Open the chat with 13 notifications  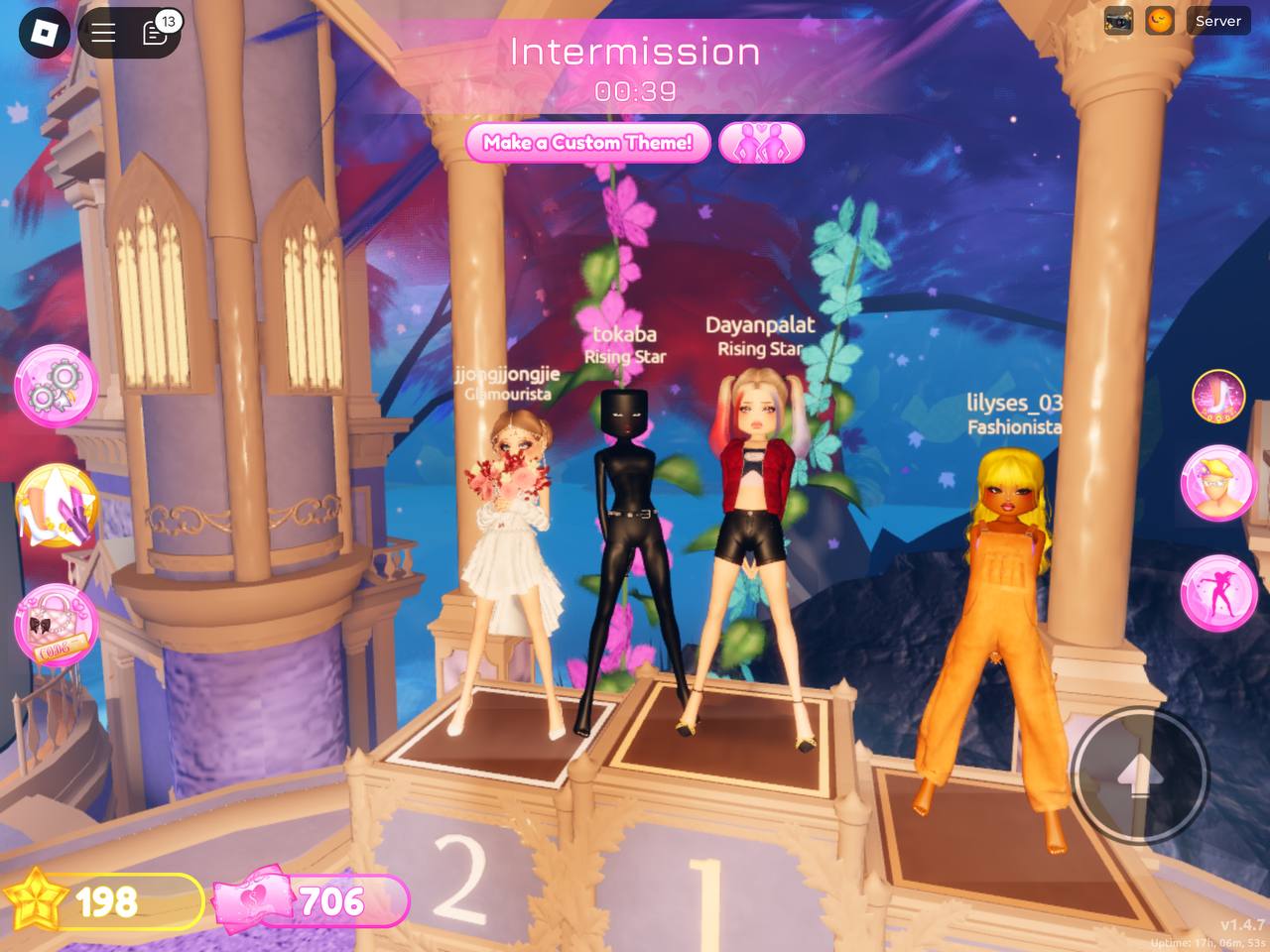pos(156,33)
